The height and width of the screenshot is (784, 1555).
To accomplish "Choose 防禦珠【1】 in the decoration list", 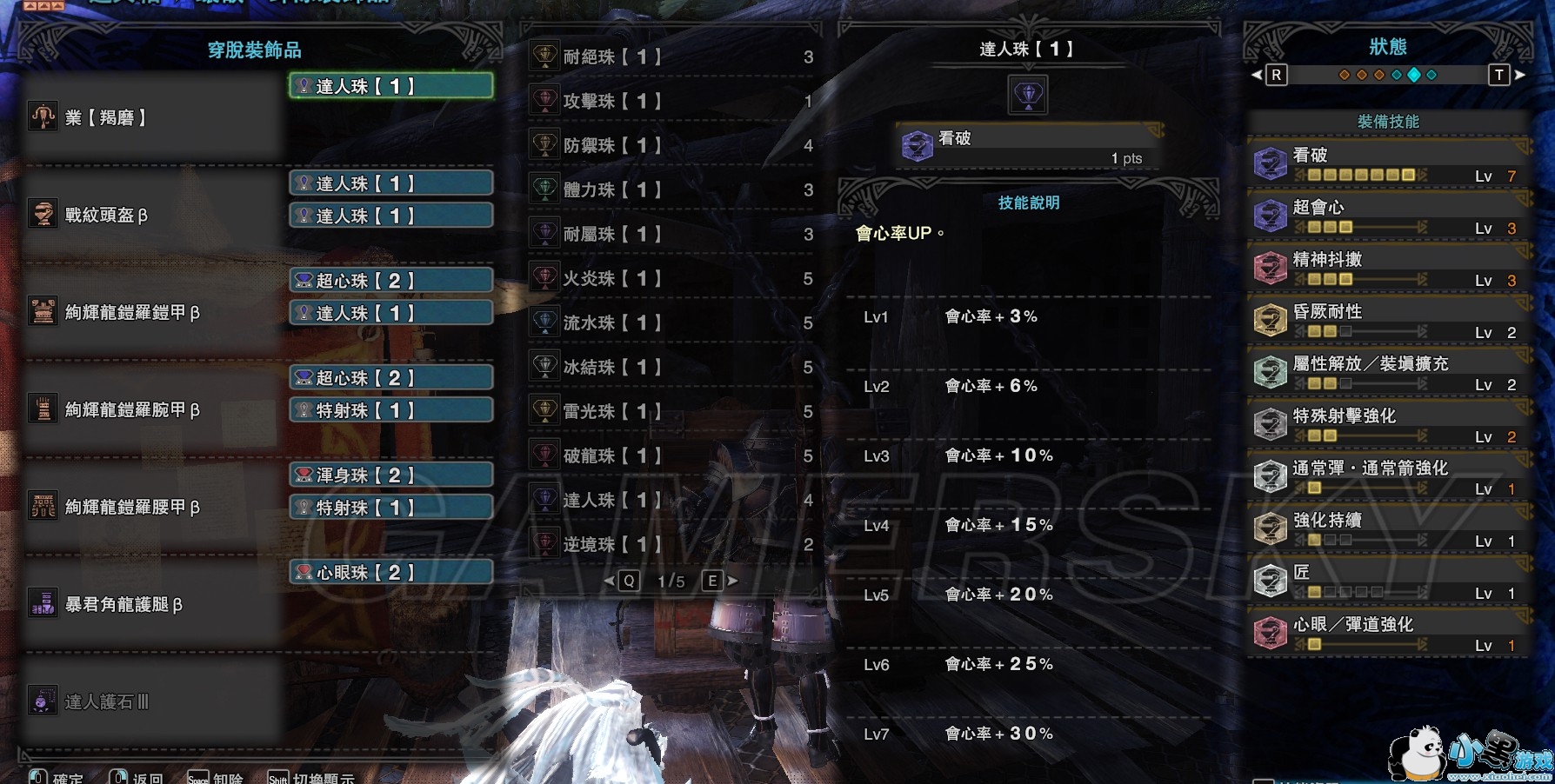I will coord(671,146).
